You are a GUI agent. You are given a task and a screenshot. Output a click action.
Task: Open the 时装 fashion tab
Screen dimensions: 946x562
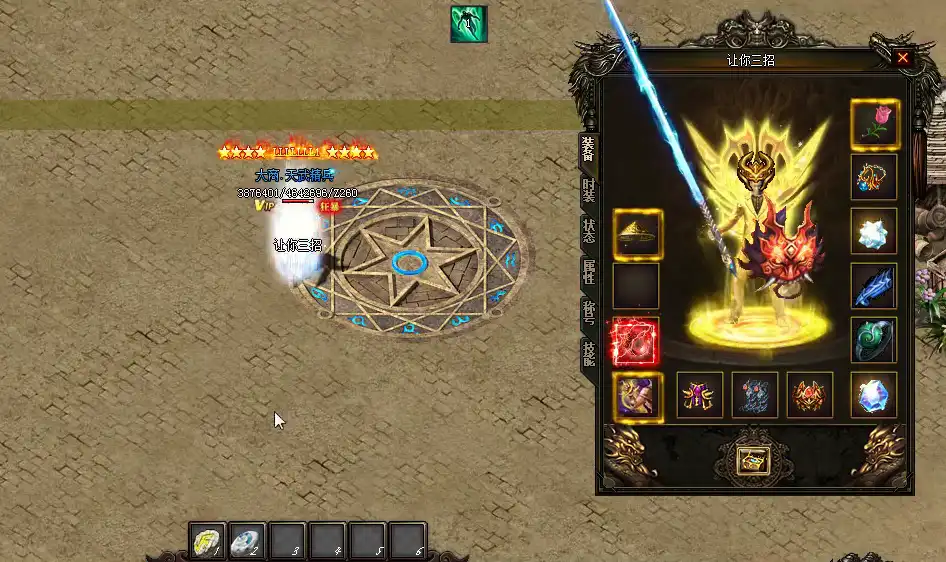tap(588, 191)
